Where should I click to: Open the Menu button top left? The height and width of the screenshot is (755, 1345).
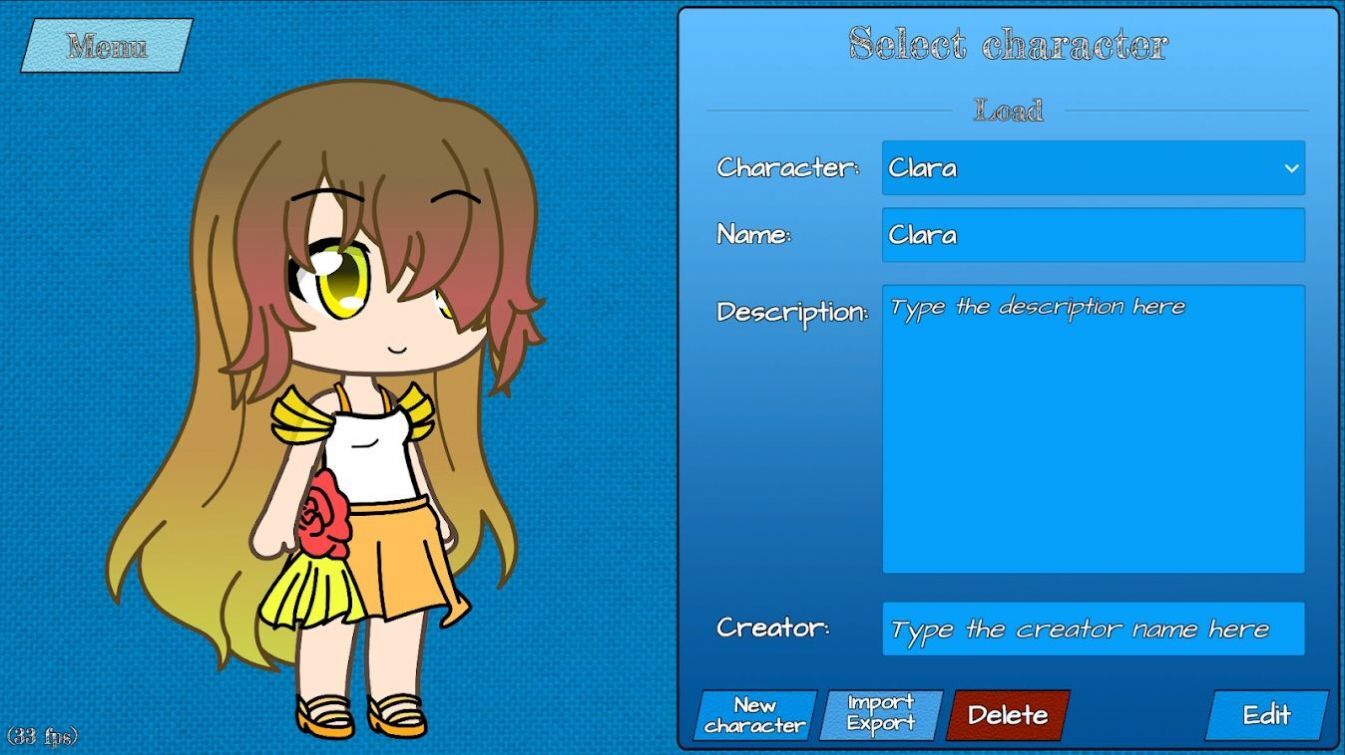coord(105,44)
